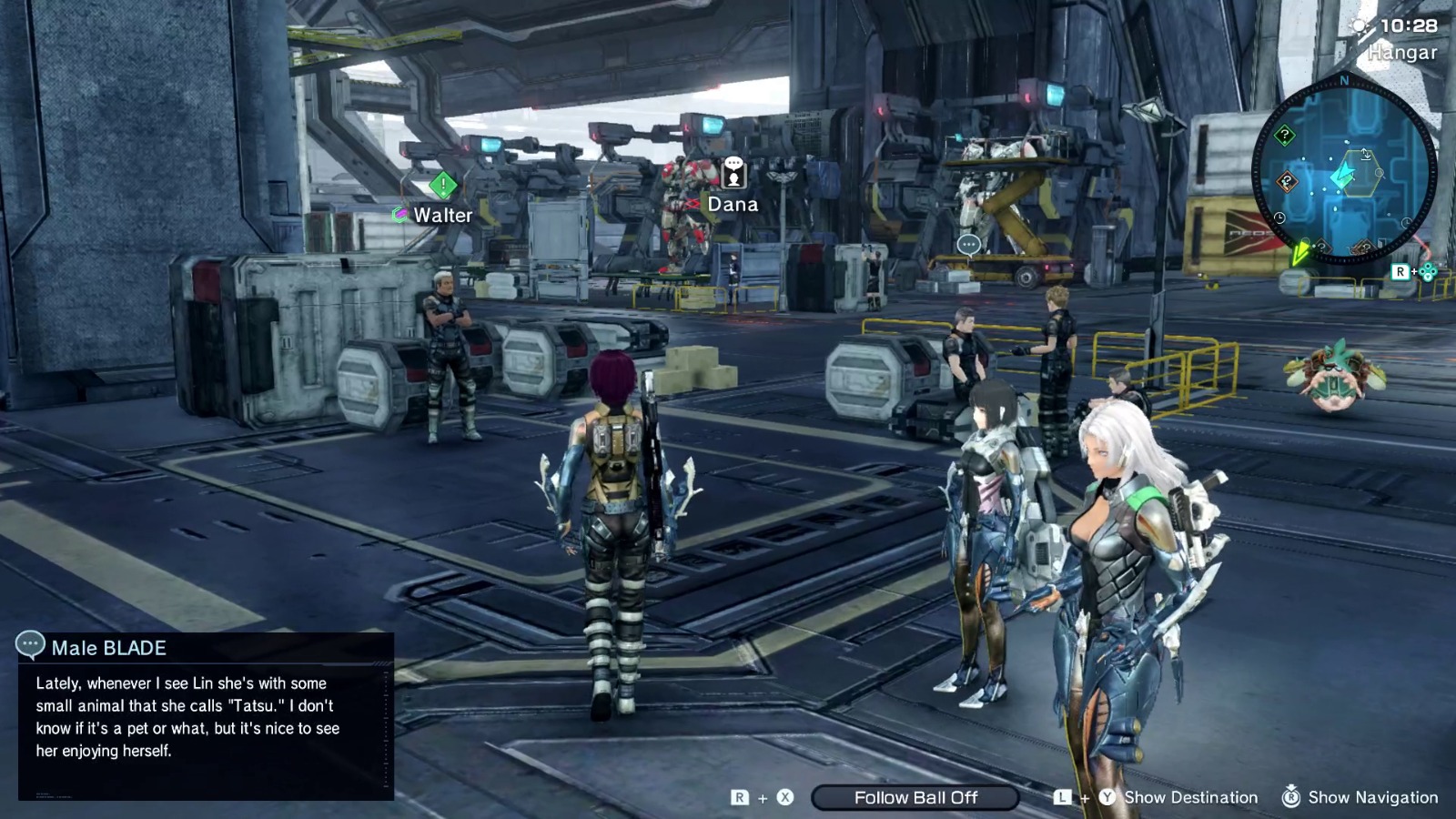Image resolution: width=1456 pixels, height=819 pixels.
Task: Click the sun weather icon beside the clock
Action: coord(1359,25)
